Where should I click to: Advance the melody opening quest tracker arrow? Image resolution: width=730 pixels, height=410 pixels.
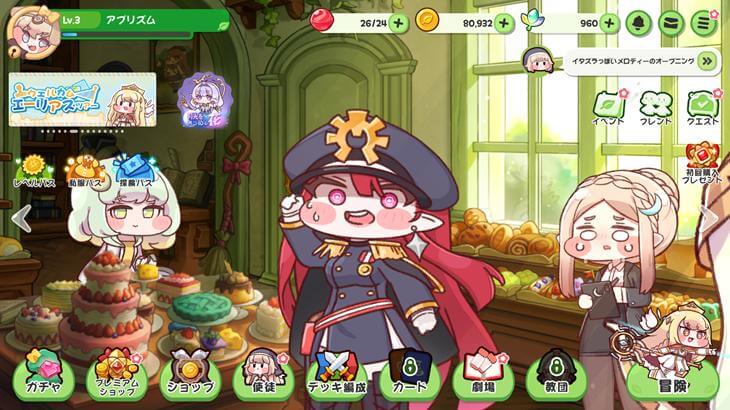708,61
